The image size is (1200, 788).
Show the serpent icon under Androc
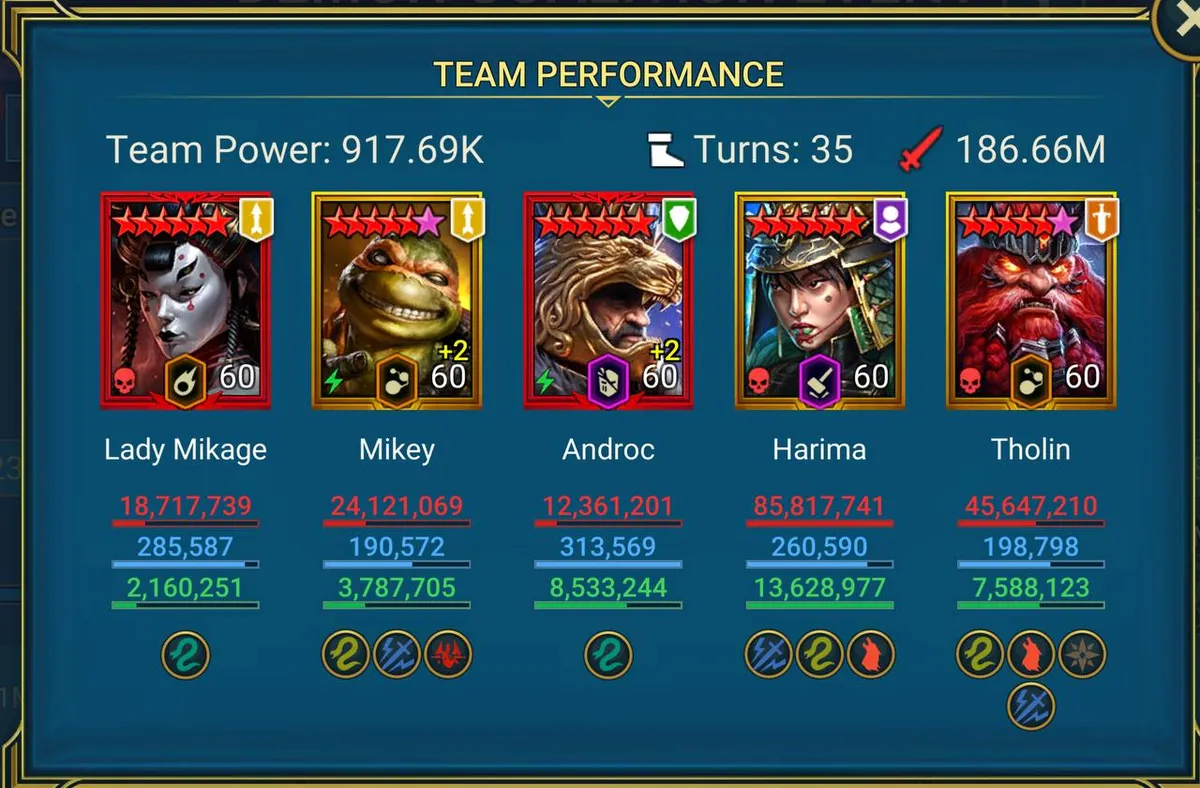tap(608, 655)
